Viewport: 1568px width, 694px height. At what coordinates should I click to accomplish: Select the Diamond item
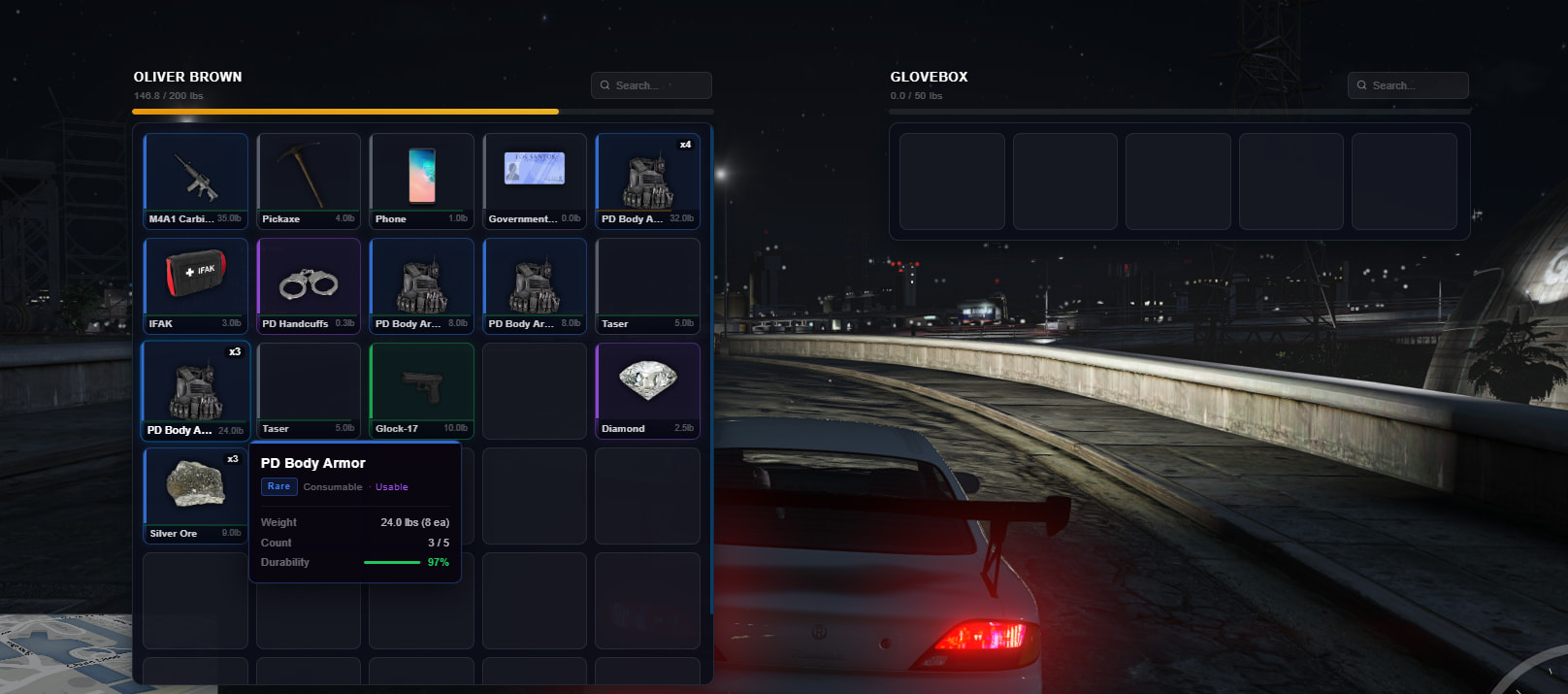[x=647, y=390]
